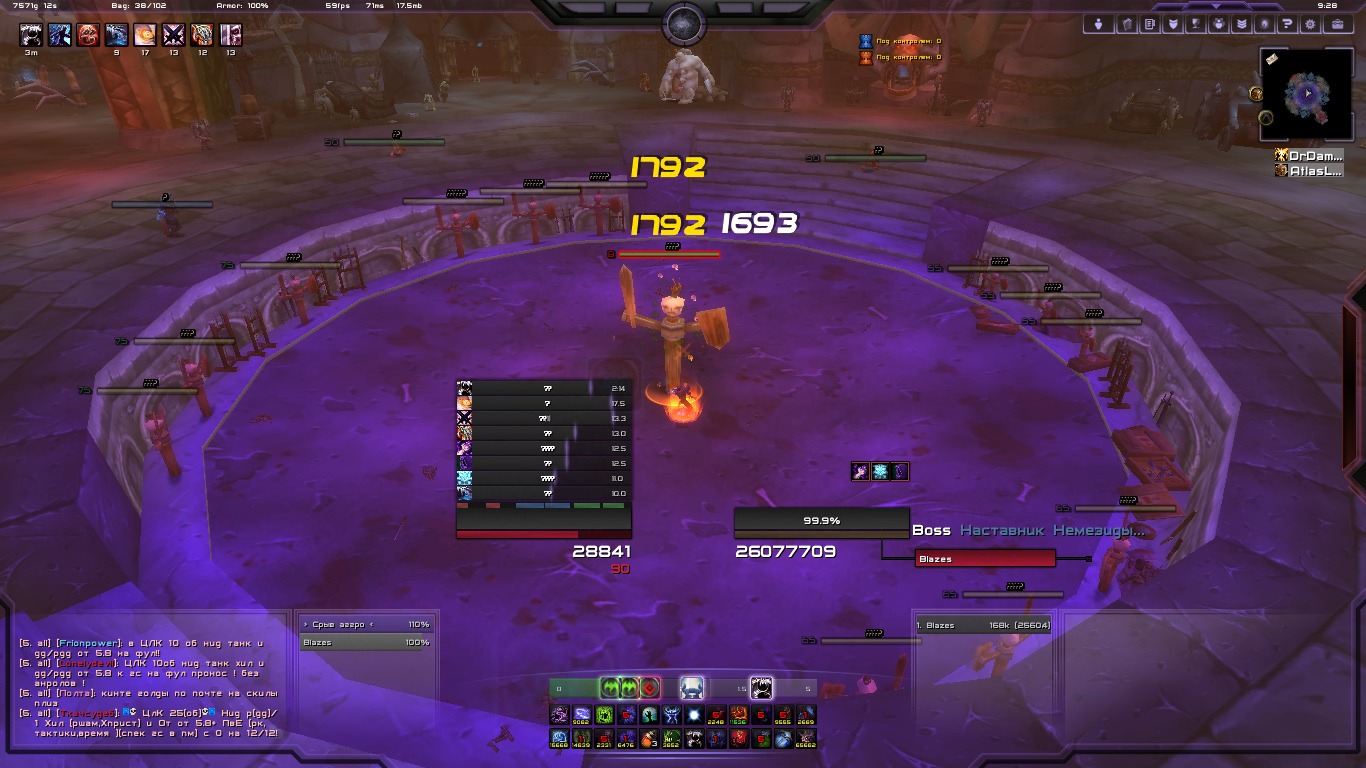Click the Frionpower name in chat

(88, 643)
